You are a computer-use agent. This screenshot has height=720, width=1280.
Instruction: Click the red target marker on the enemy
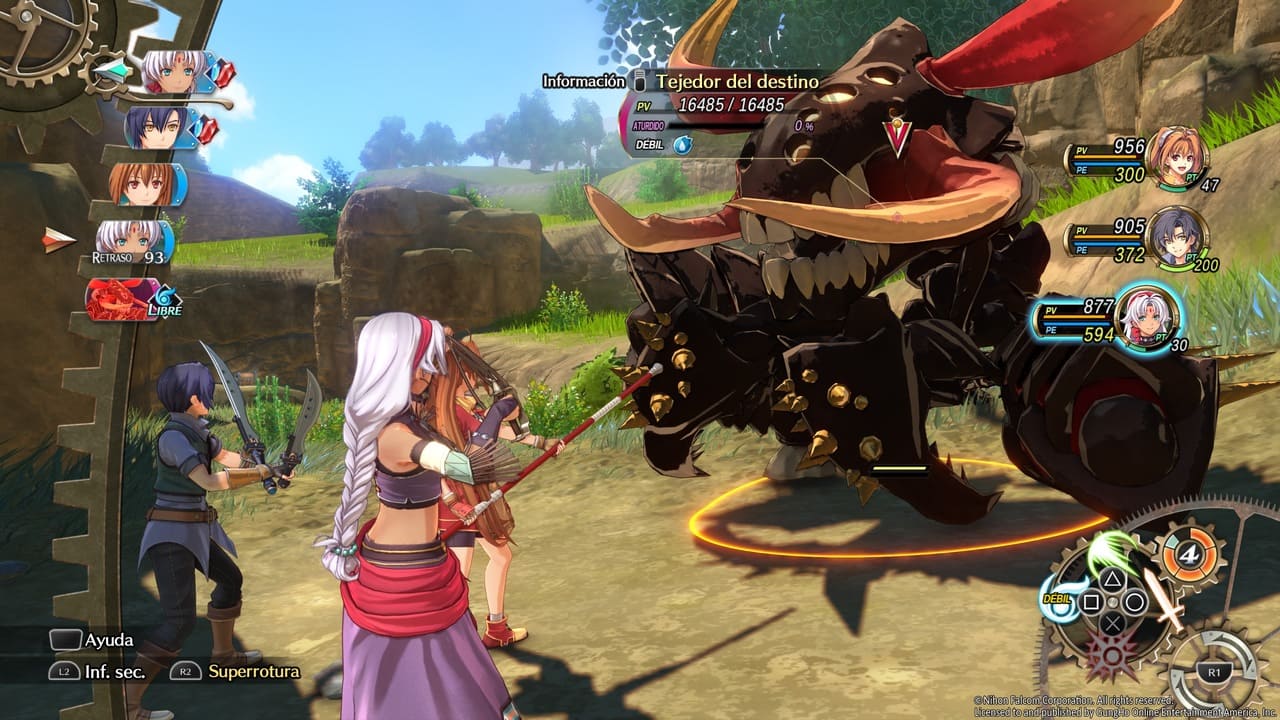[897, 137]
